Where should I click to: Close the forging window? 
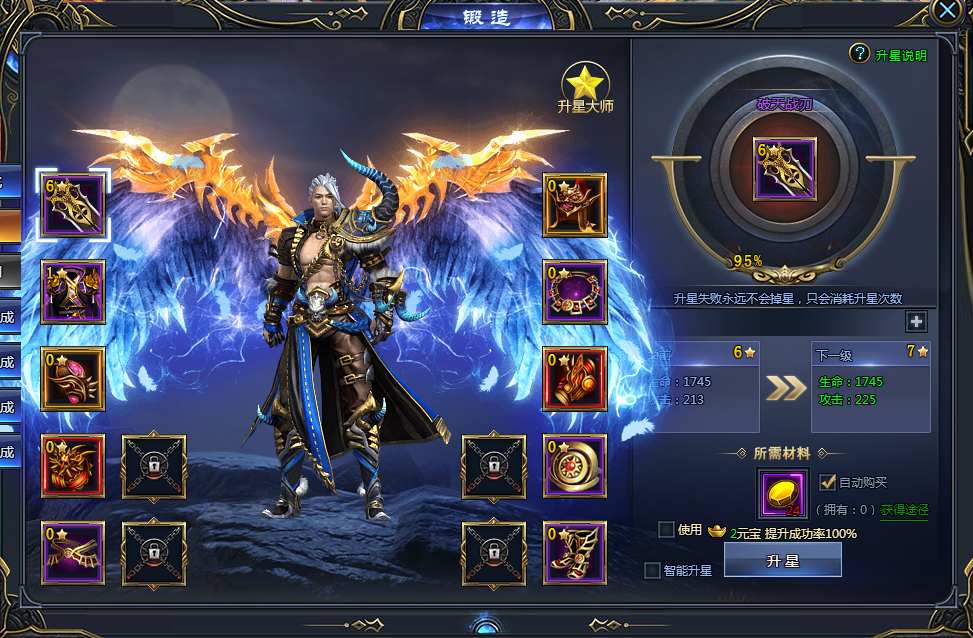tap(947, 11)
